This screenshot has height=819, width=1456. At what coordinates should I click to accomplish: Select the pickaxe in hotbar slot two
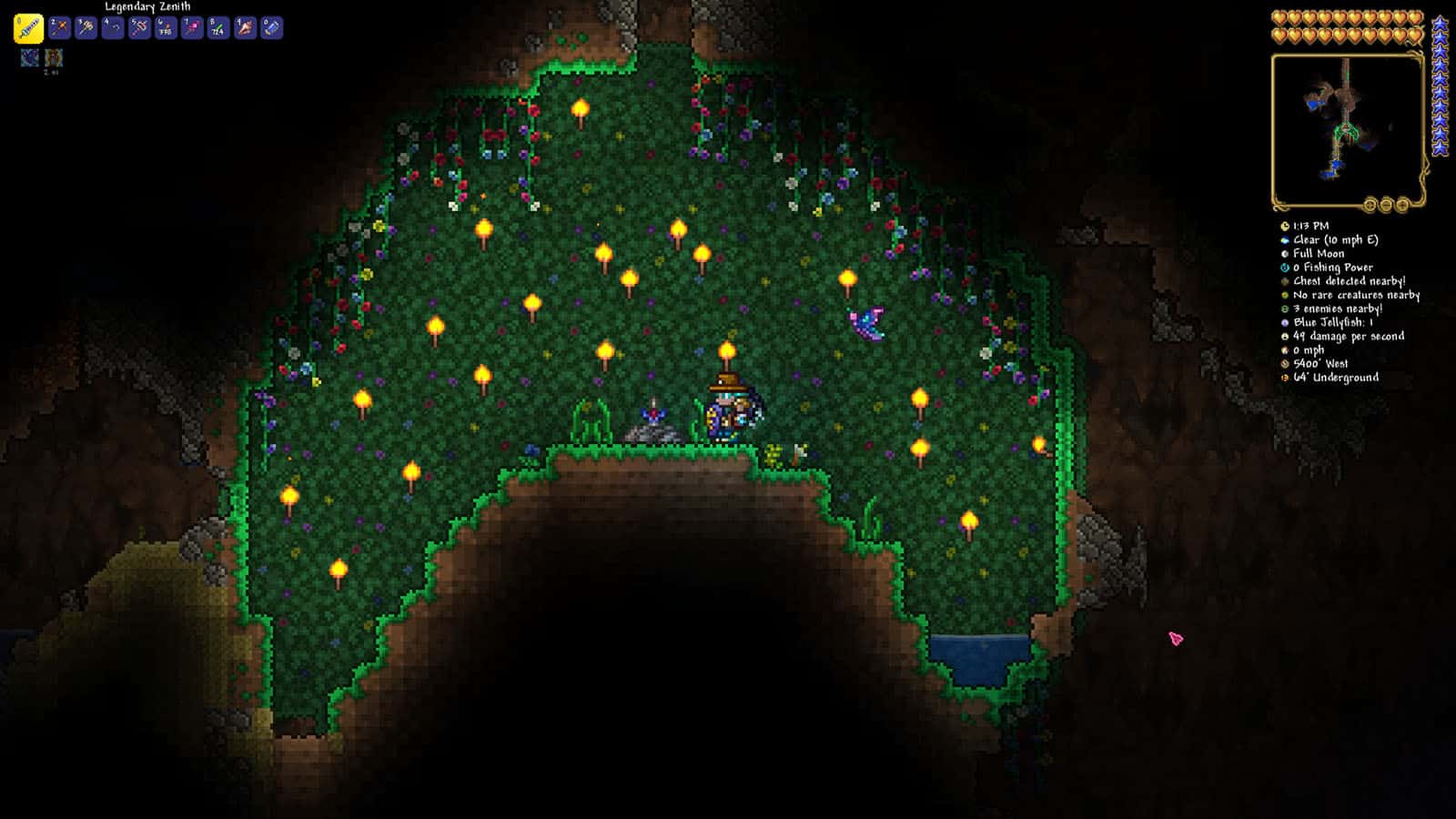point(57,28)
